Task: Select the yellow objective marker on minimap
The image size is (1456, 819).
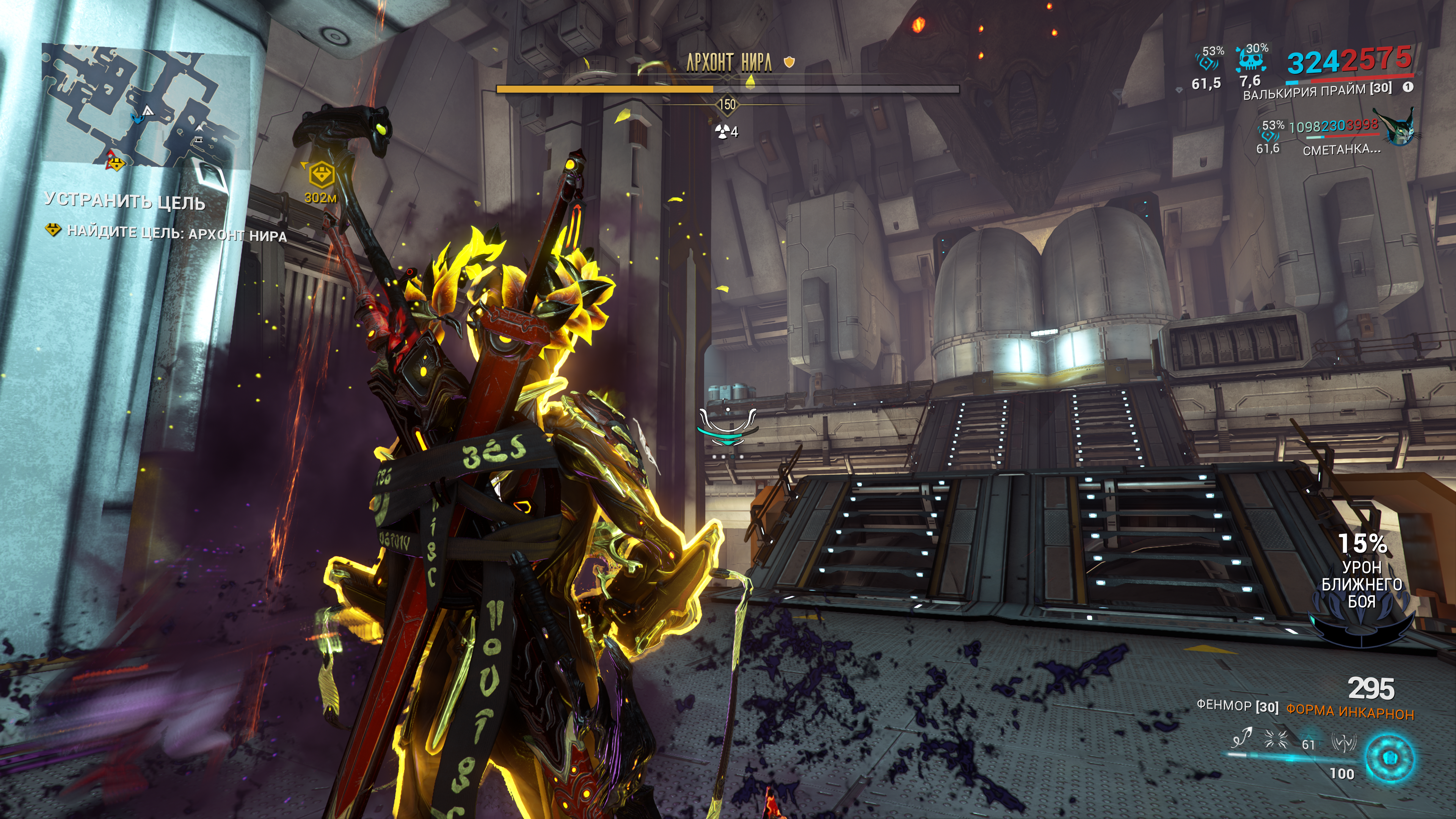Action: 116,163
